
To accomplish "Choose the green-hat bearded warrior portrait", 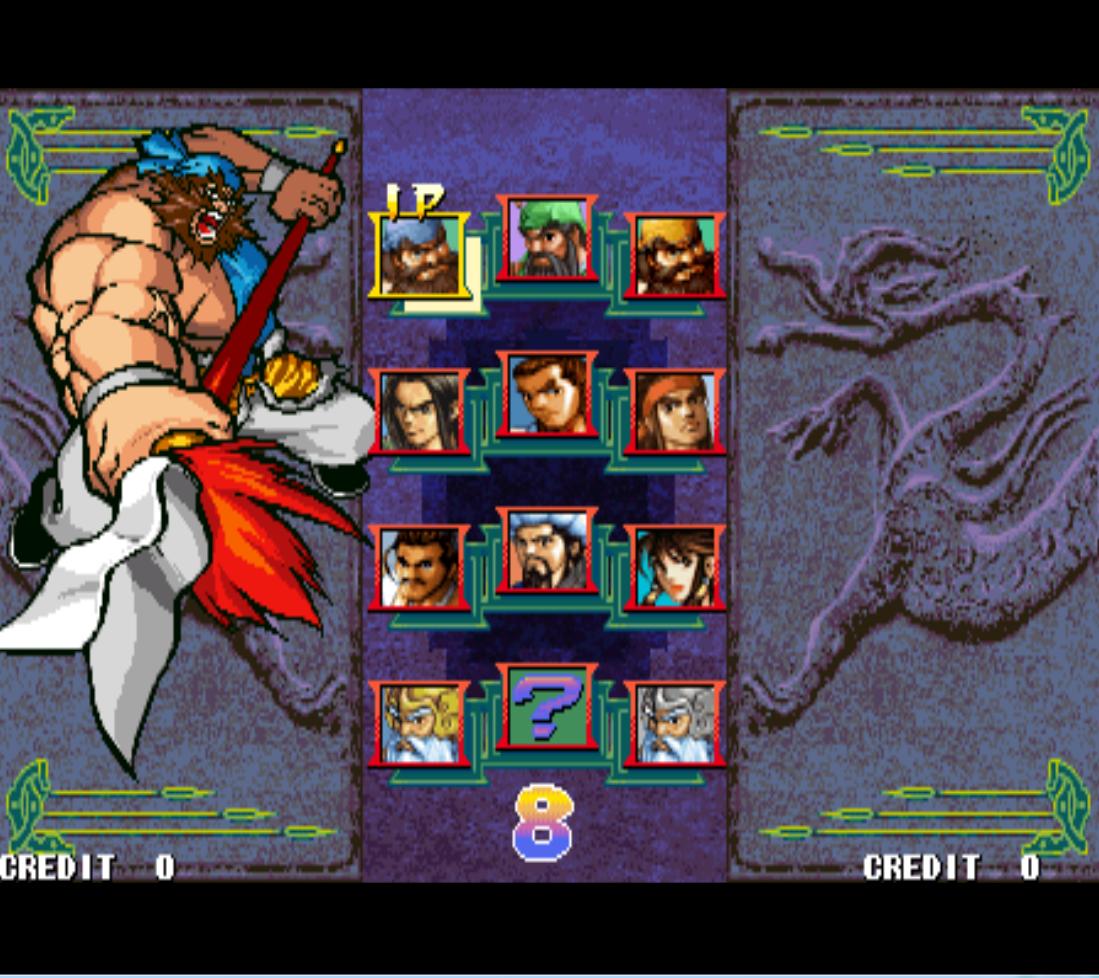I will (547, 238).
